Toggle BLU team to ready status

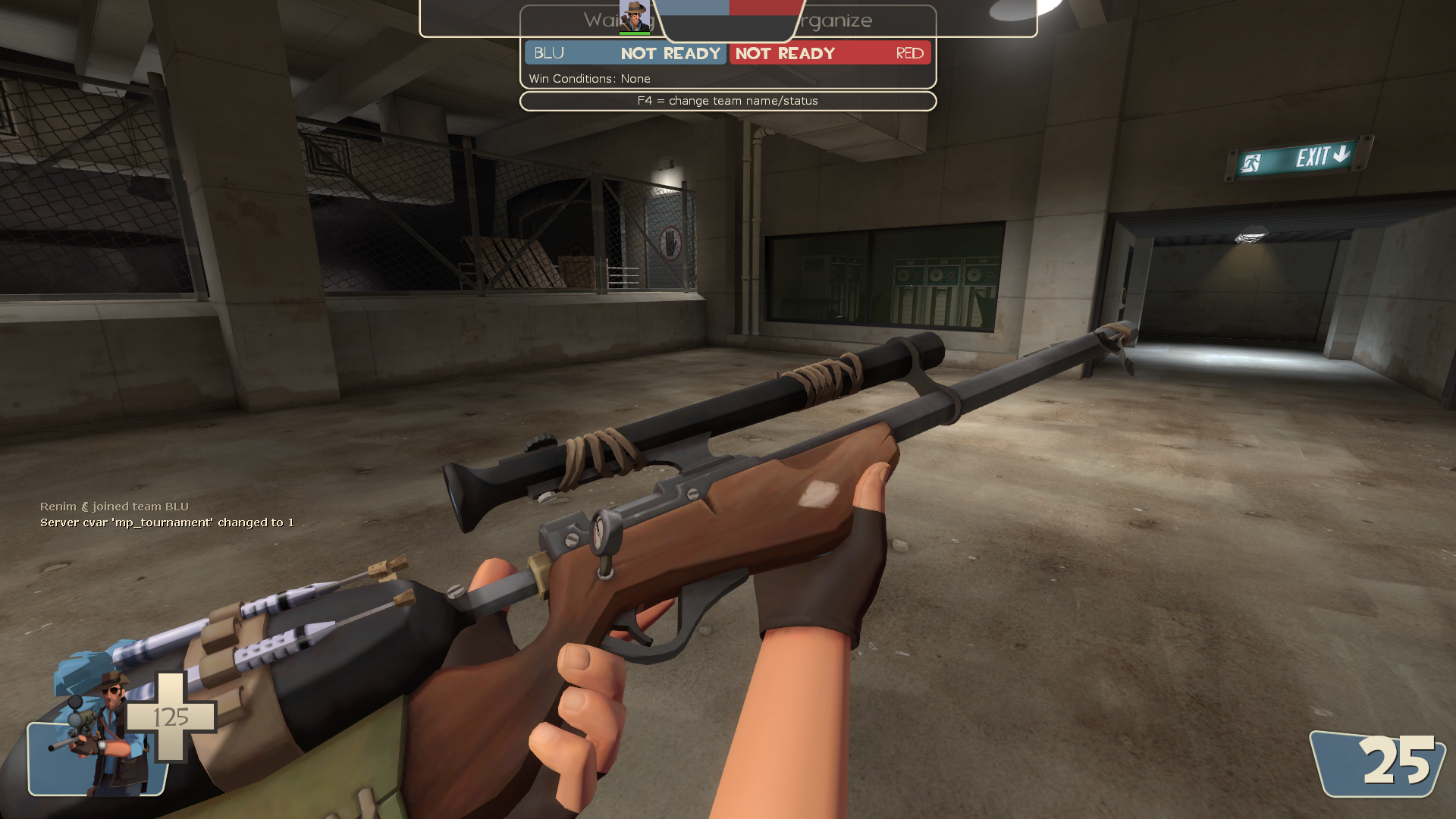tap(670, 53)
